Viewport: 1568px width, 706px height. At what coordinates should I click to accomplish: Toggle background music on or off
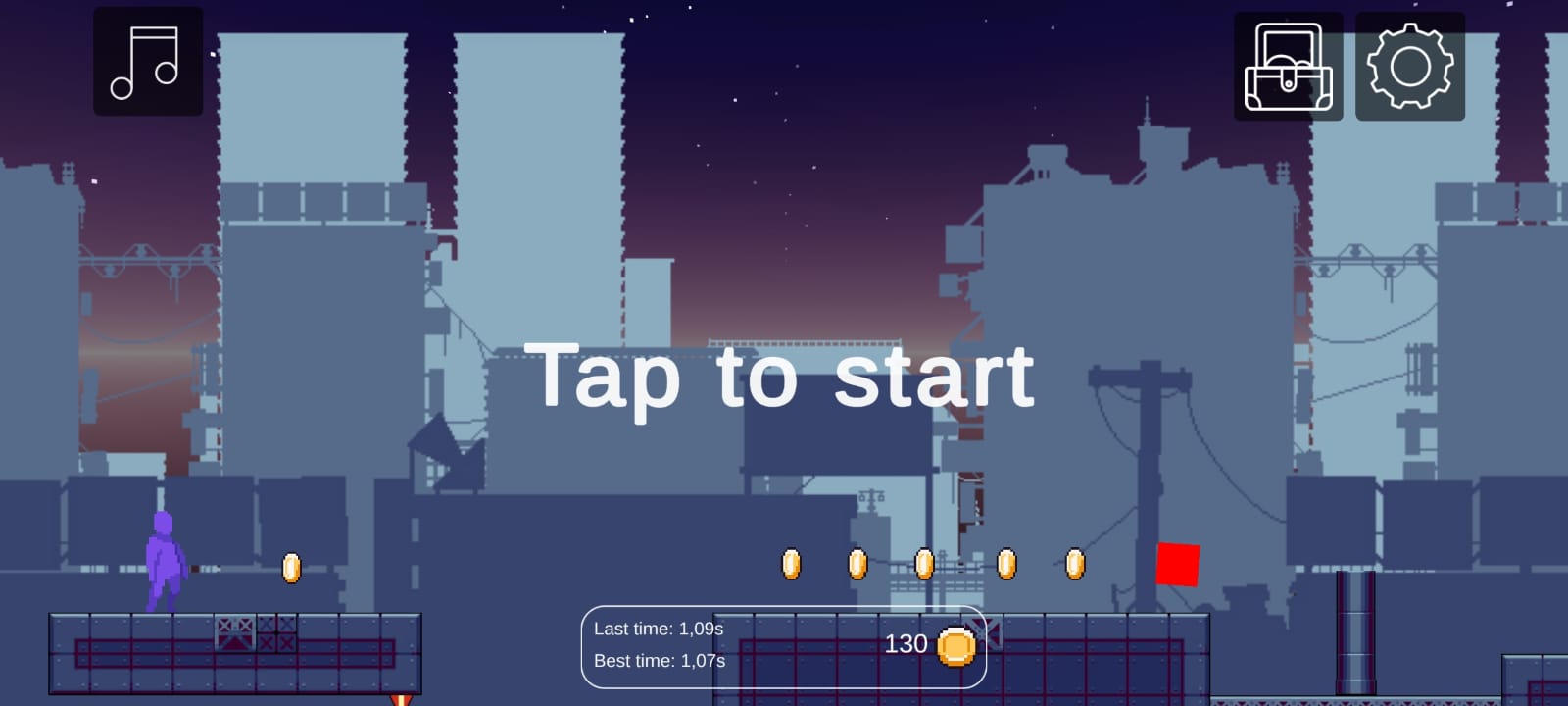(147, 61)
